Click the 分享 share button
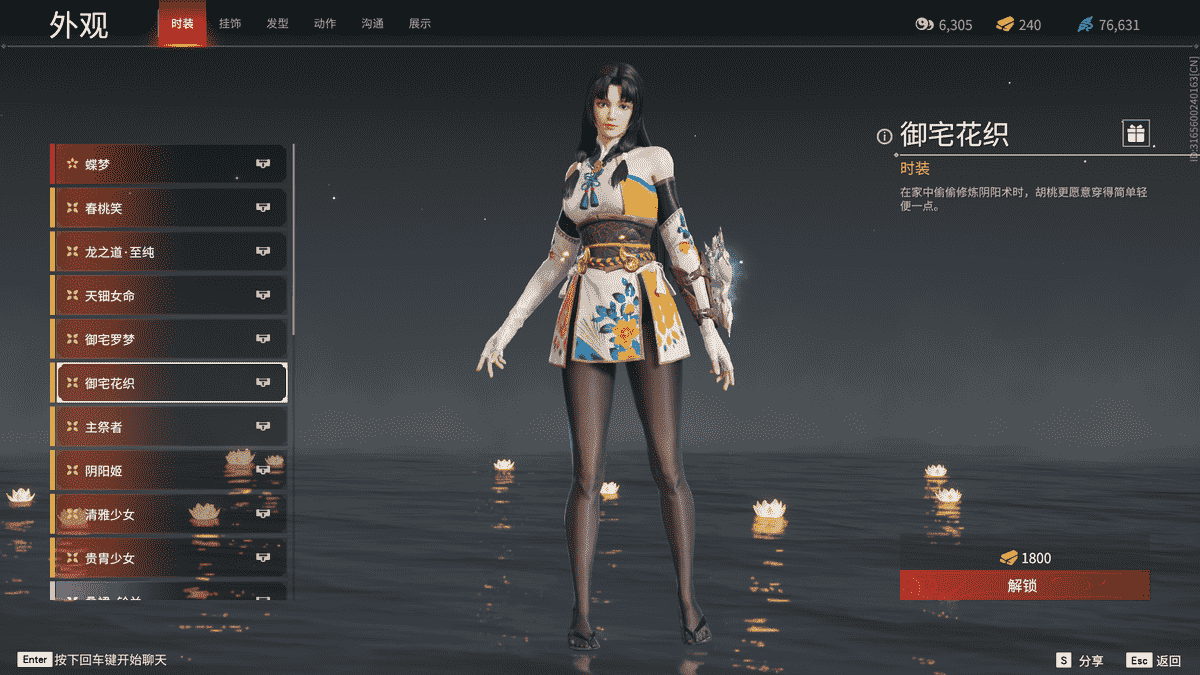Screen dimensions: 1200x675 [1081, 661]
